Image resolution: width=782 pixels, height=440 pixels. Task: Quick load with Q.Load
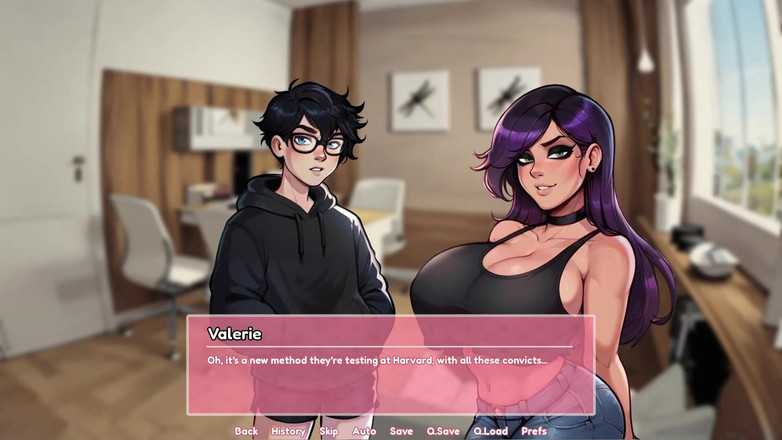(x=490, y=431)
